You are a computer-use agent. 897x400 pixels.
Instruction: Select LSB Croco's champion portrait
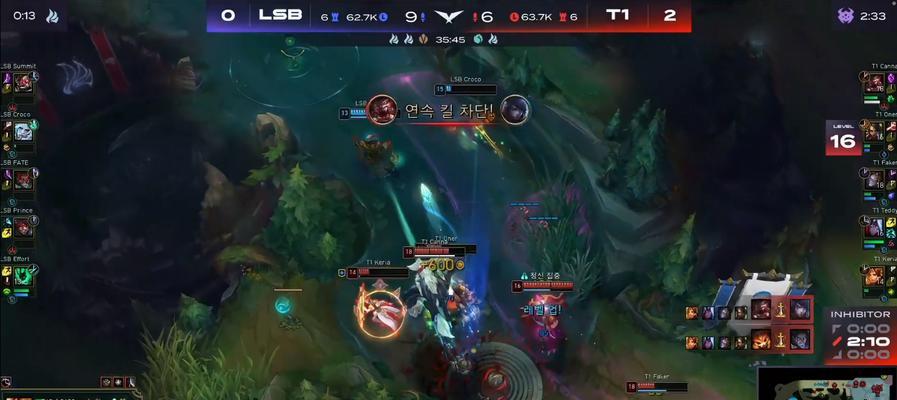coord(23,131)
